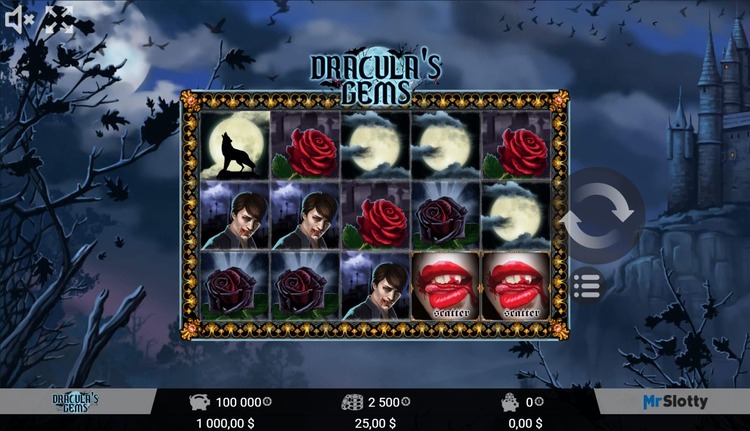The height and width of the screenshot is (431, 750).
Task: Spin the reels with the circular arrows button
Action: (601, 216)
